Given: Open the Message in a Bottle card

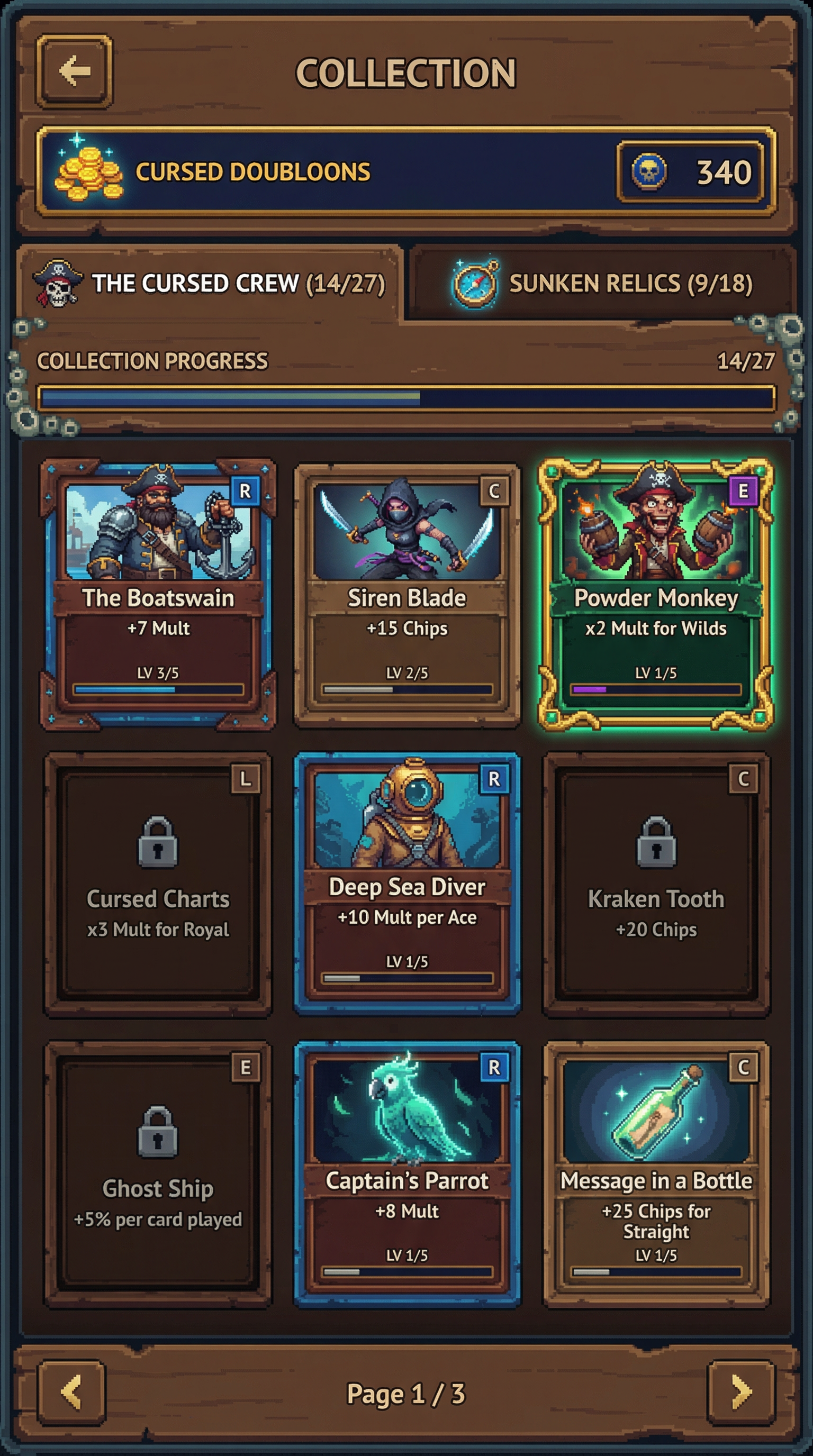Looking at the screenshot, I should point(656,1173).
